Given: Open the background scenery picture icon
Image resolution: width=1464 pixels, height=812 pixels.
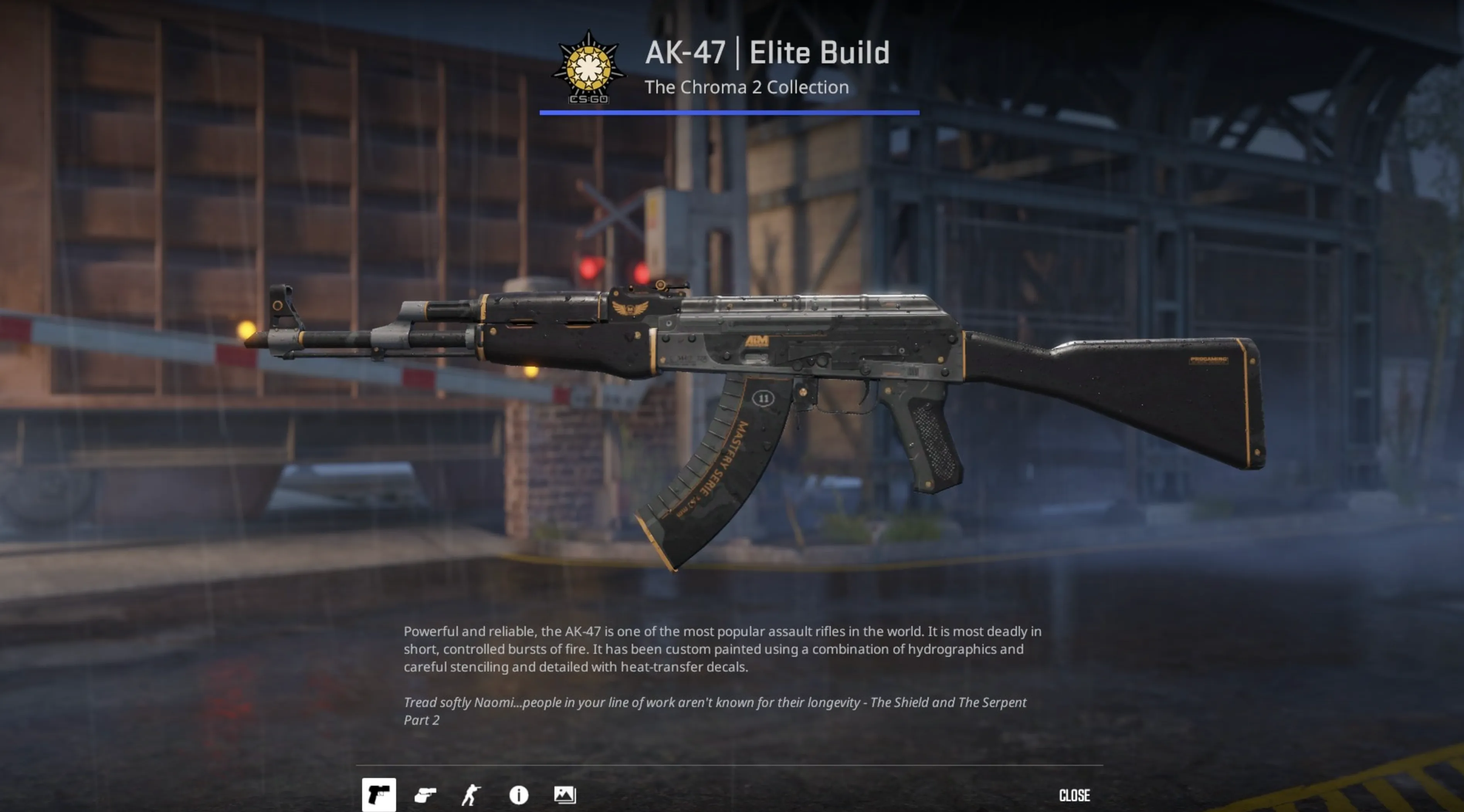Looking at the screenshot, I should (x=564, y=795).
